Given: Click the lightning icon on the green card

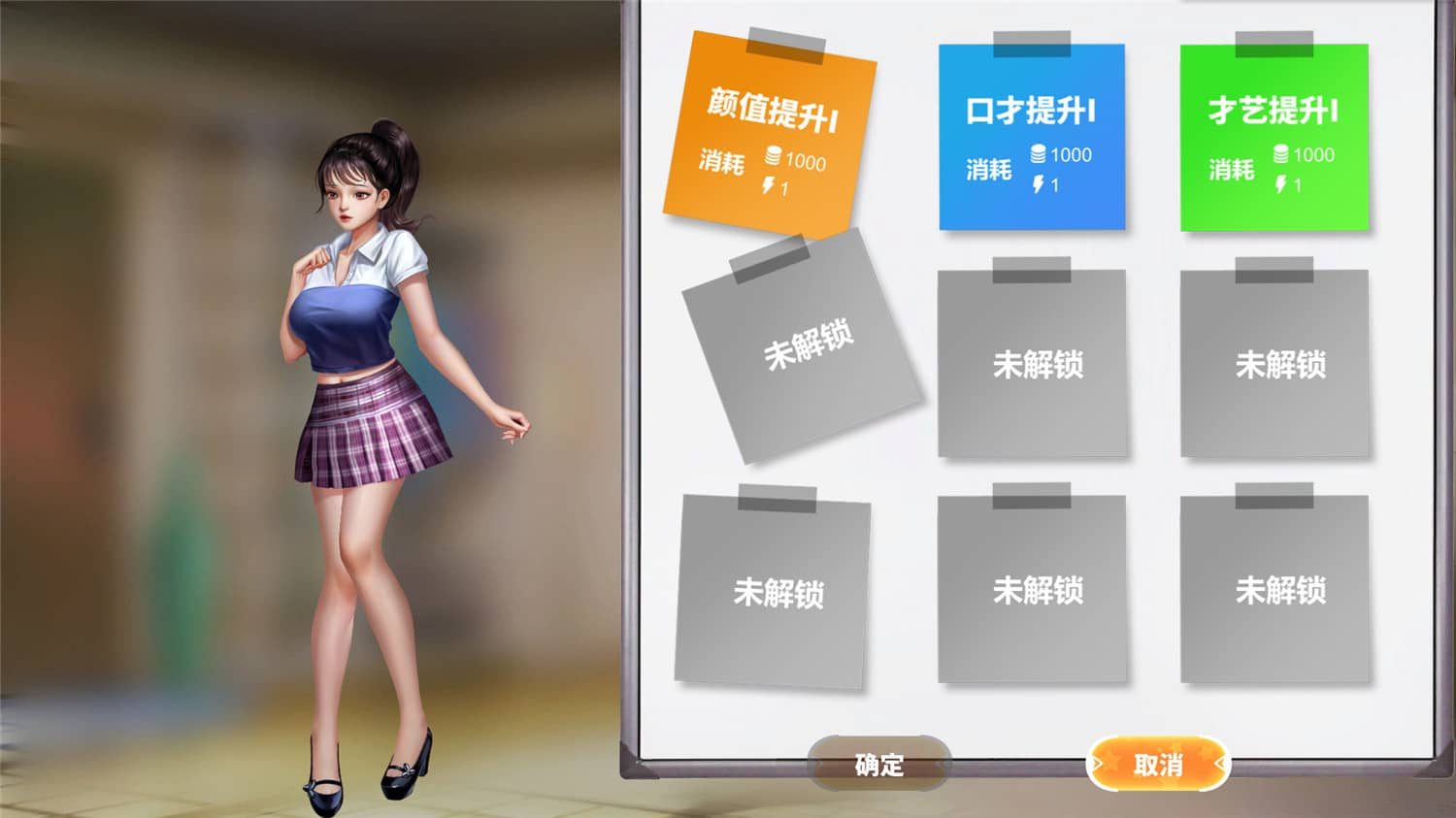Looking at the screenshot, I should [x=1281, y=181].
